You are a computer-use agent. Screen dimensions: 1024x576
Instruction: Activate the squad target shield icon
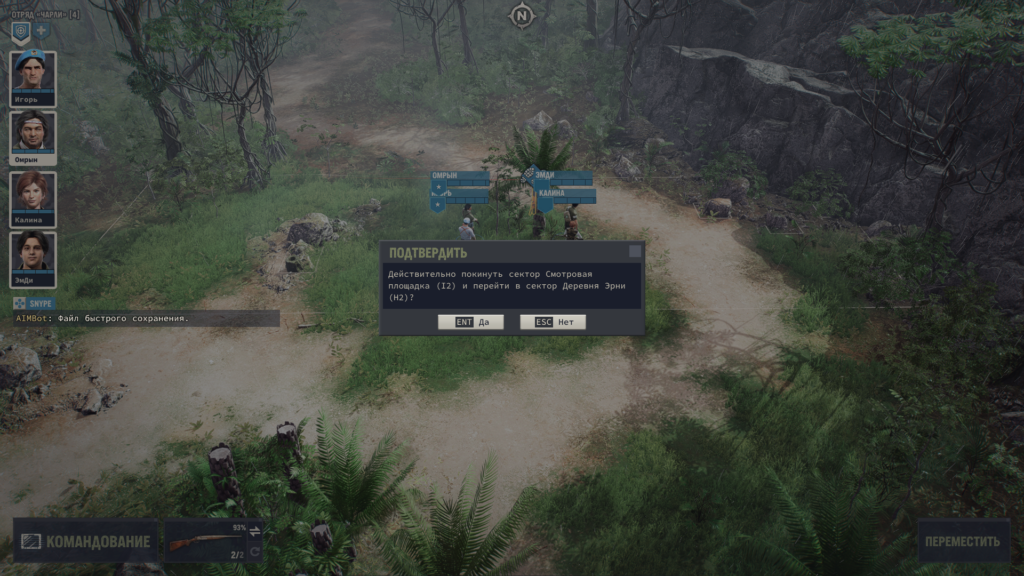pyautogui.click(x=20, y=31)
